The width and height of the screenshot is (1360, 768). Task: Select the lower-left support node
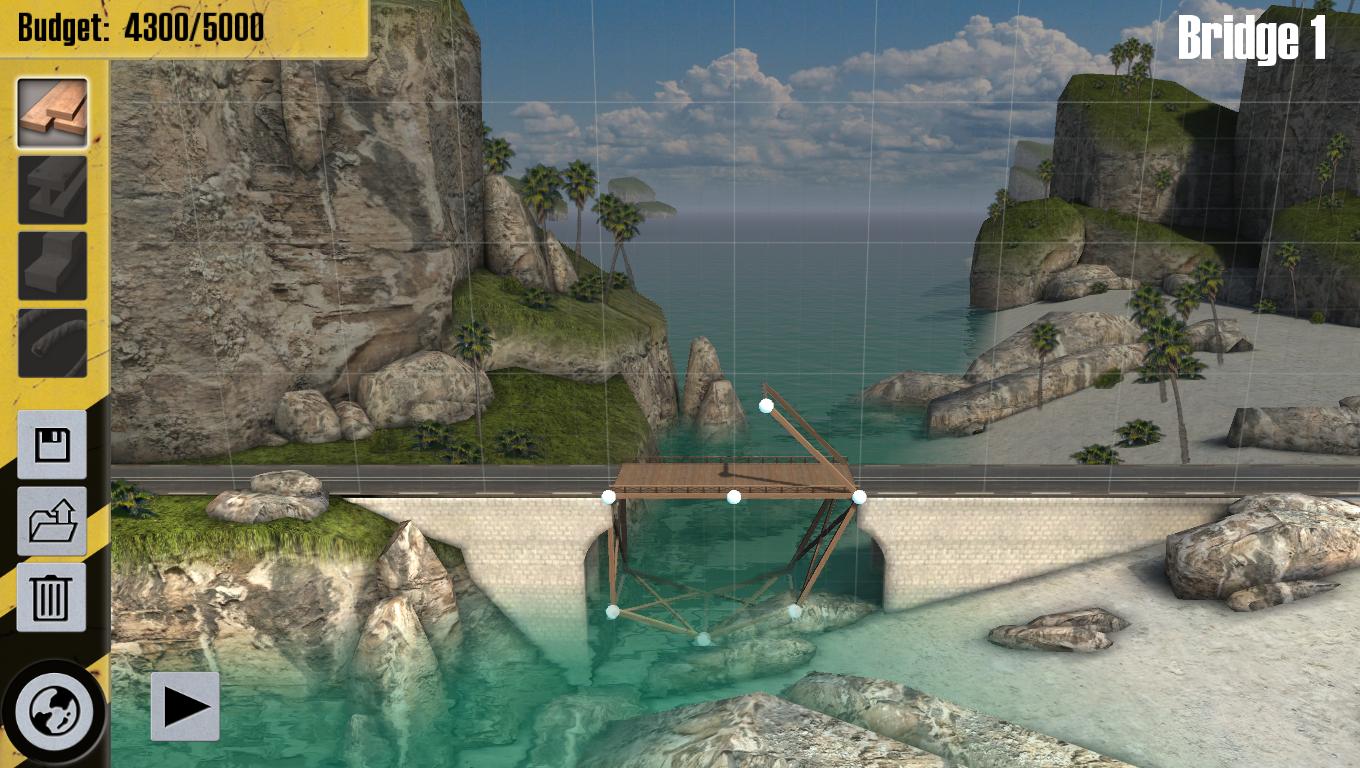[x=613, y=611]
